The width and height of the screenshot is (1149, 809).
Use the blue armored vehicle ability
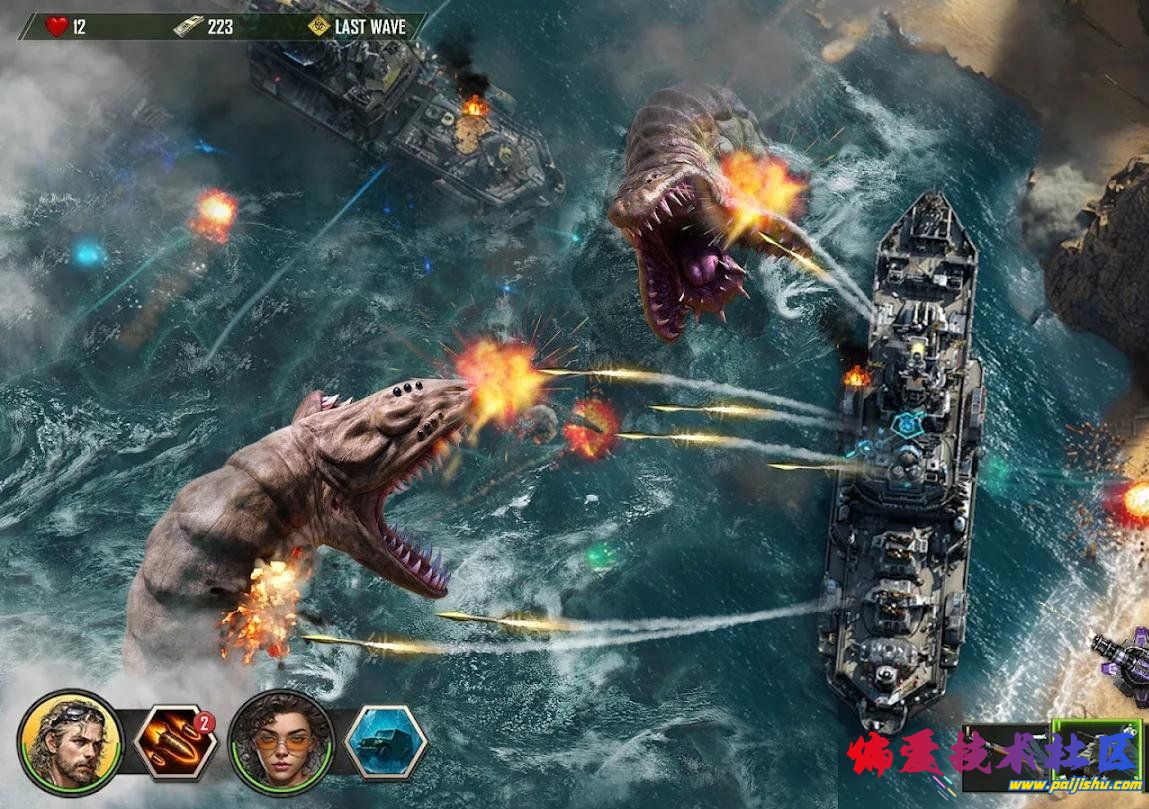[x=386, y=742]
